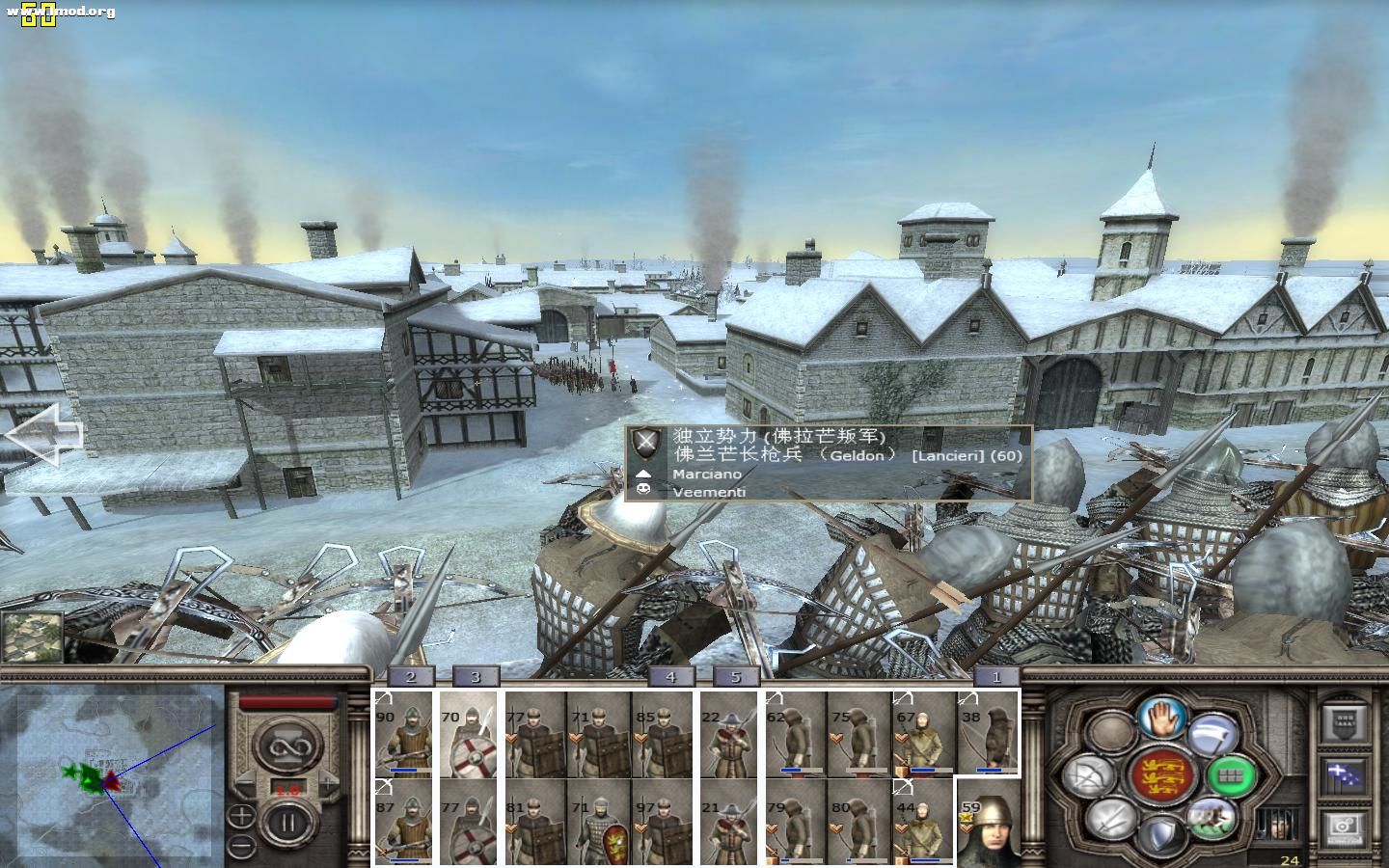Zoom in the minimap with plus button
Image resolution: width=1389 pixels, height=868 pixels.
[241, 816]
